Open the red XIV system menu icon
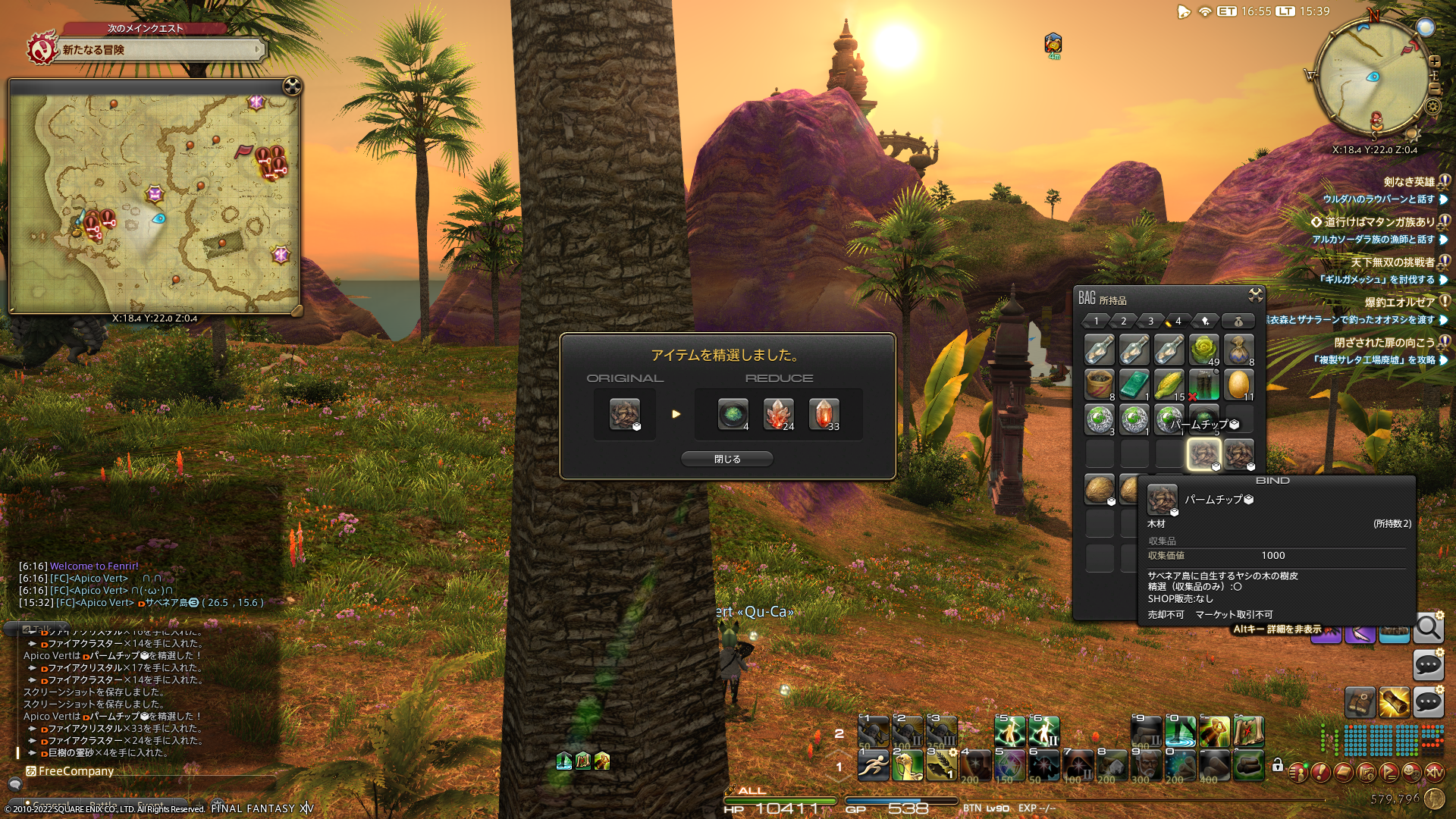 pos(1434,772)
